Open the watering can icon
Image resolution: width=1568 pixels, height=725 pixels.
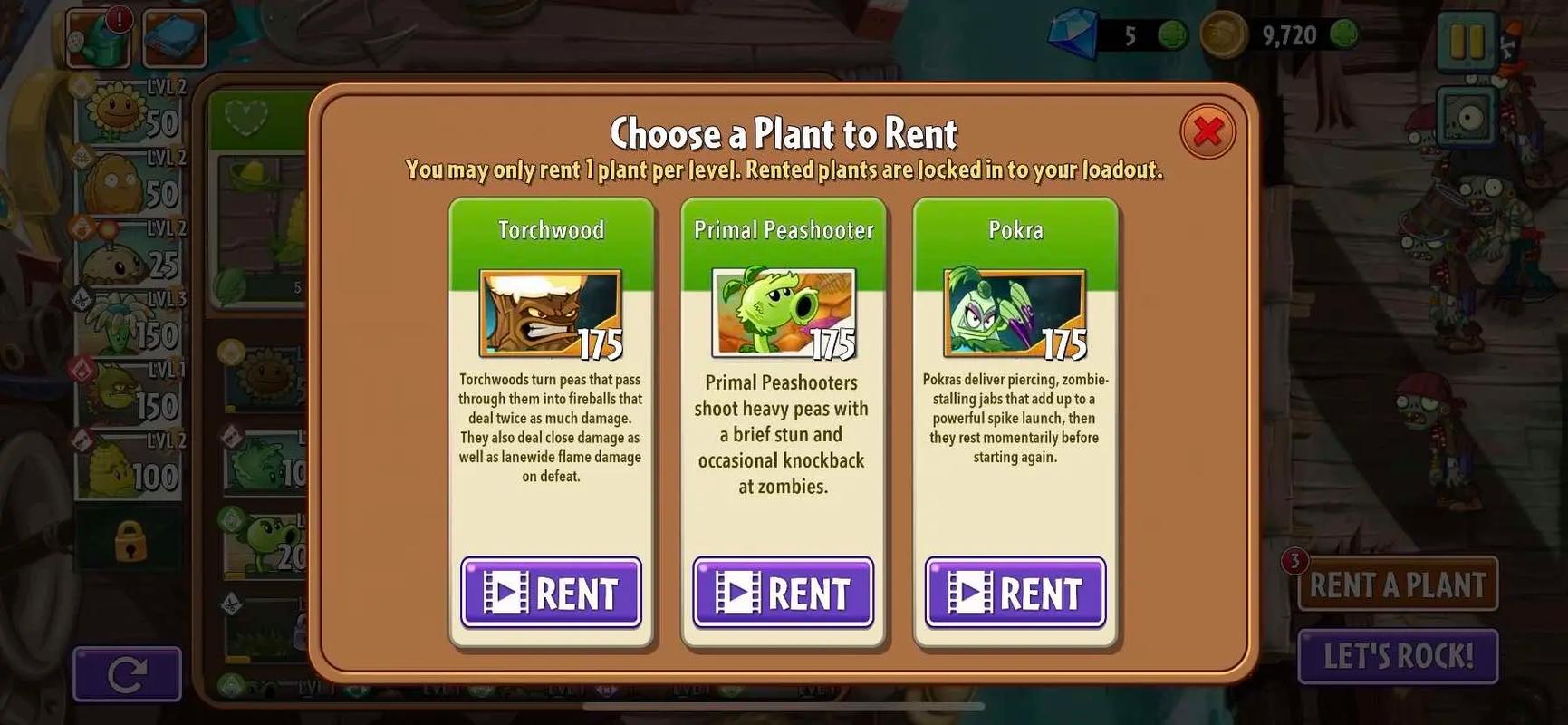99,38
